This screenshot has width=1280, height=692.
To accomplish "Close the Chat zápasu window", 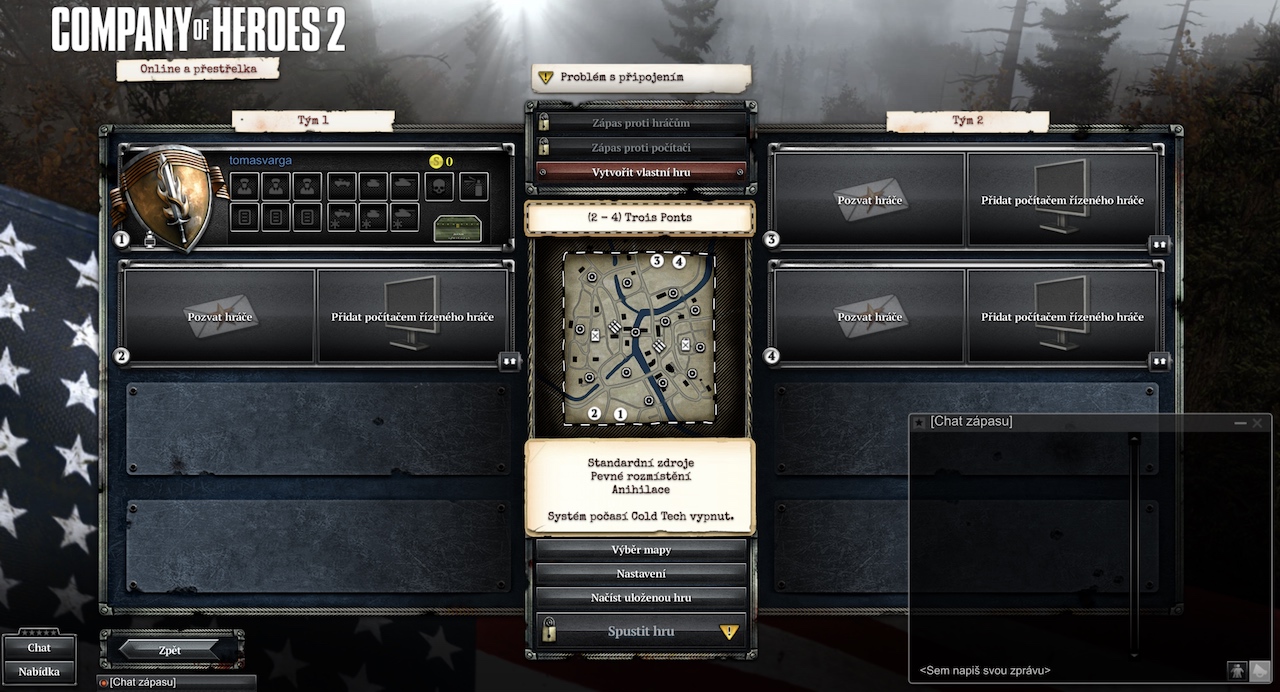I will [1257, 423].
